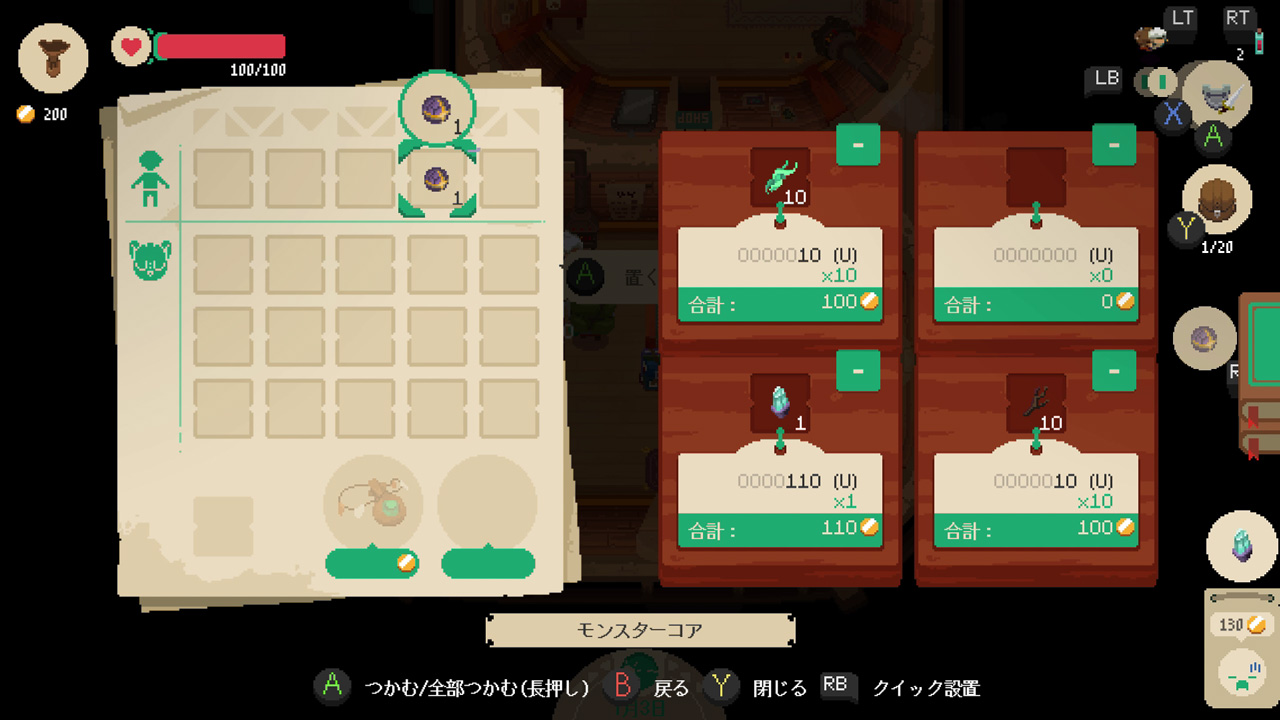Click the broom amulet icon at top left
Screen dimensions: 1280x720
tap(52, 58)
